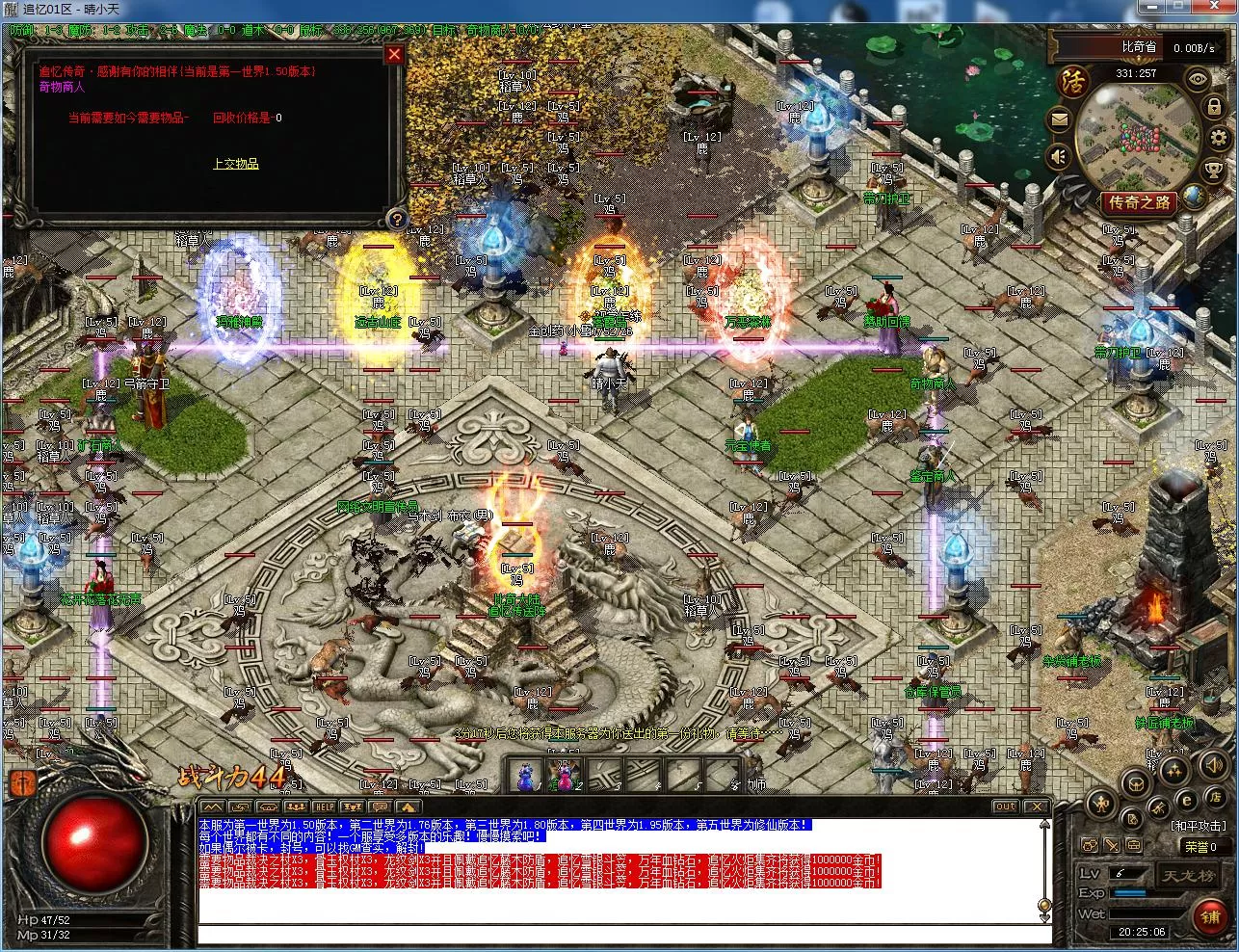Select the blue potion in hotbar slot 1
The image size is (1239, 952).
click(526, 774)
